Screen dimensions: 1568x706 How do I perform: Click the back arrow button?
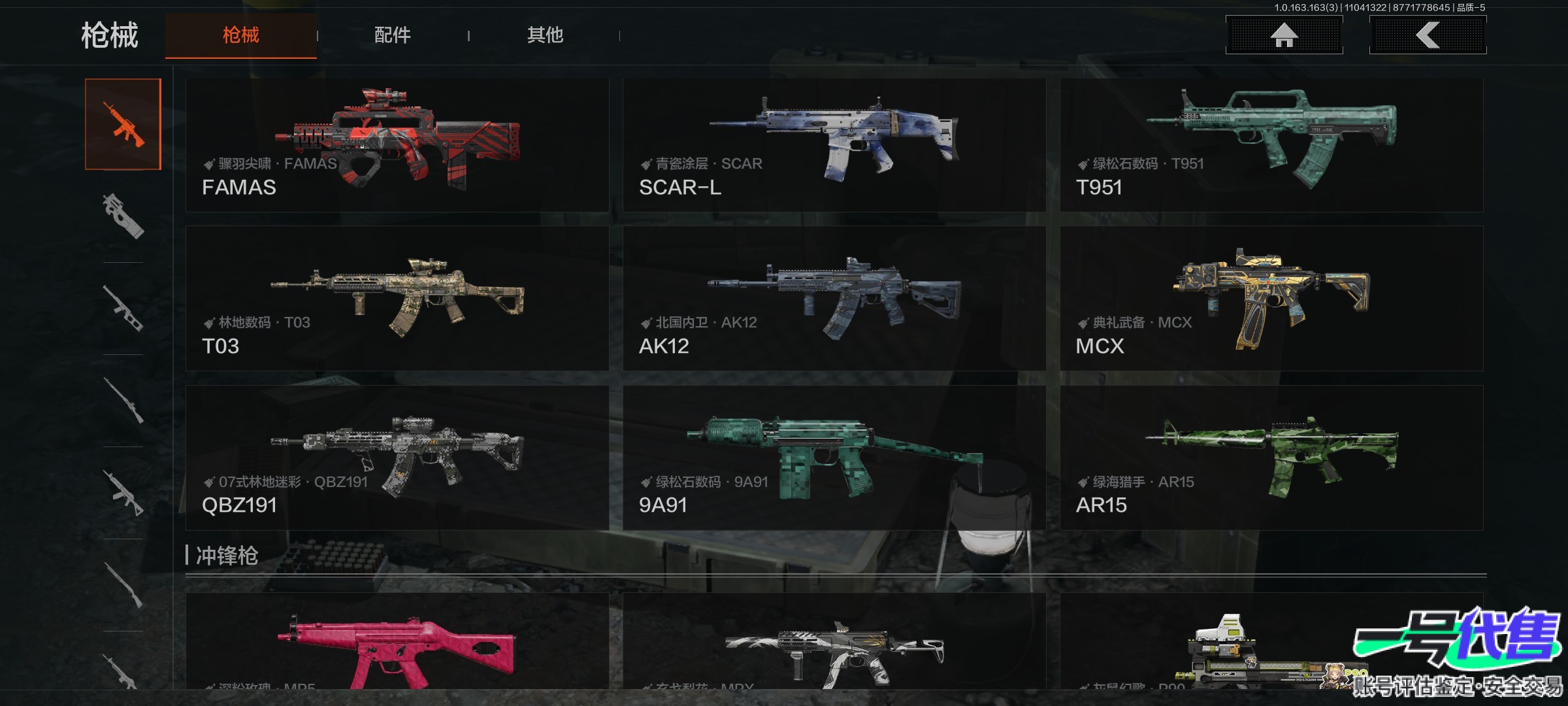pos(1428,35)
